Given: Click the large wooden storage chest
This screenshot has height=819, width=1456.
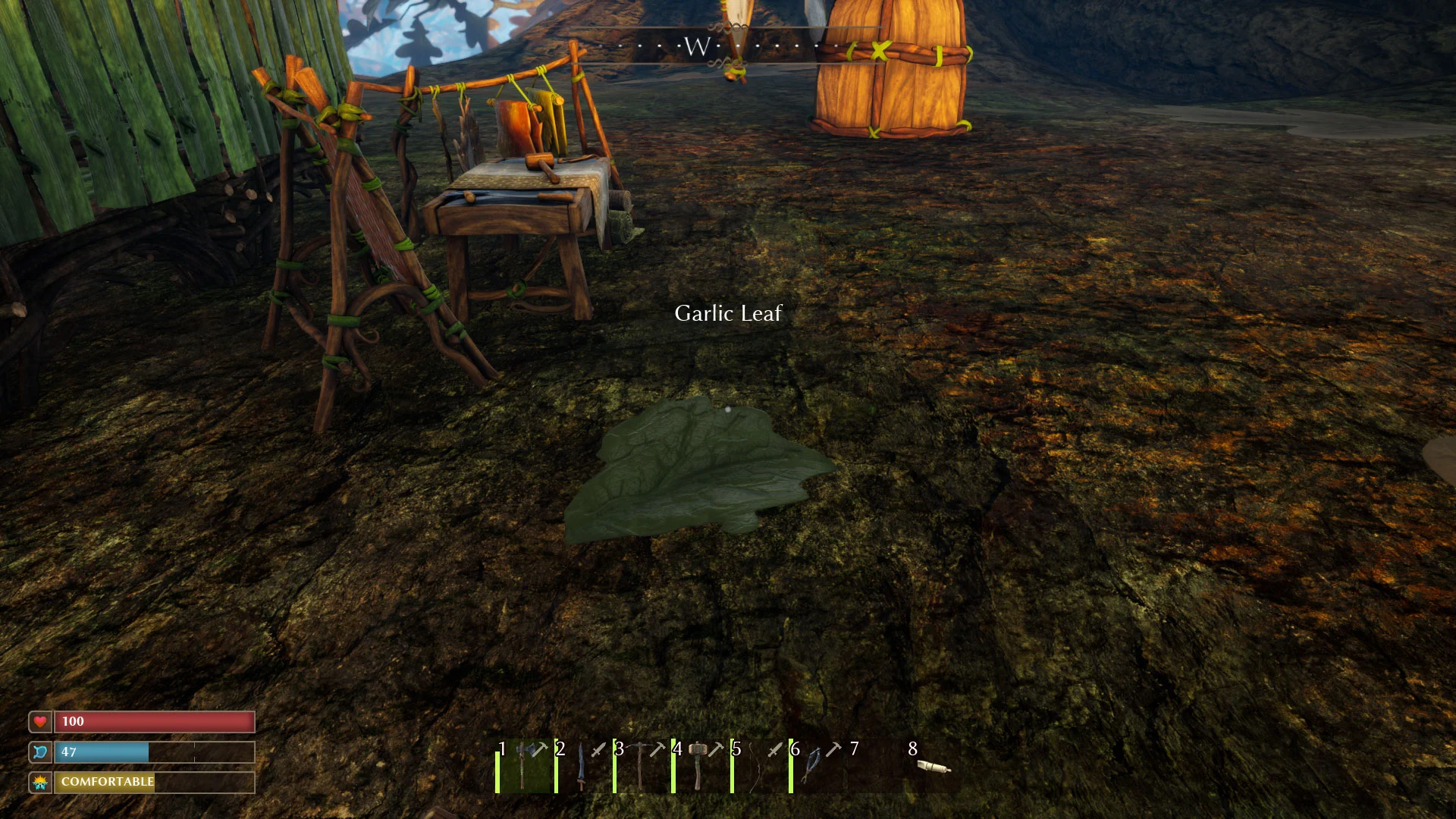Looking at the screenshot, I should (x=891, y=68).
